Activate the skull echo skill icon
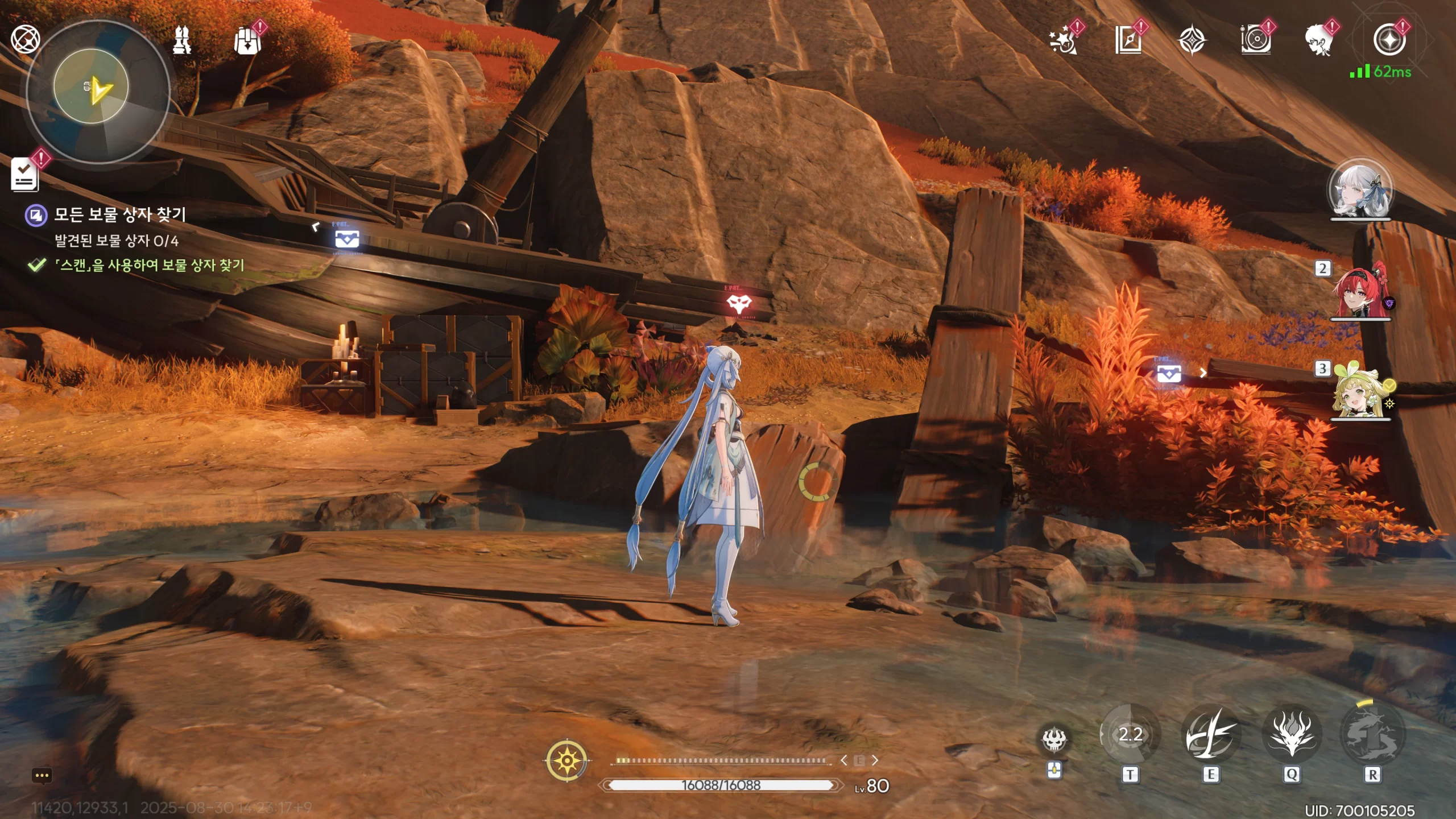Screen dimensions: 1456x819 coord(1054,739)
